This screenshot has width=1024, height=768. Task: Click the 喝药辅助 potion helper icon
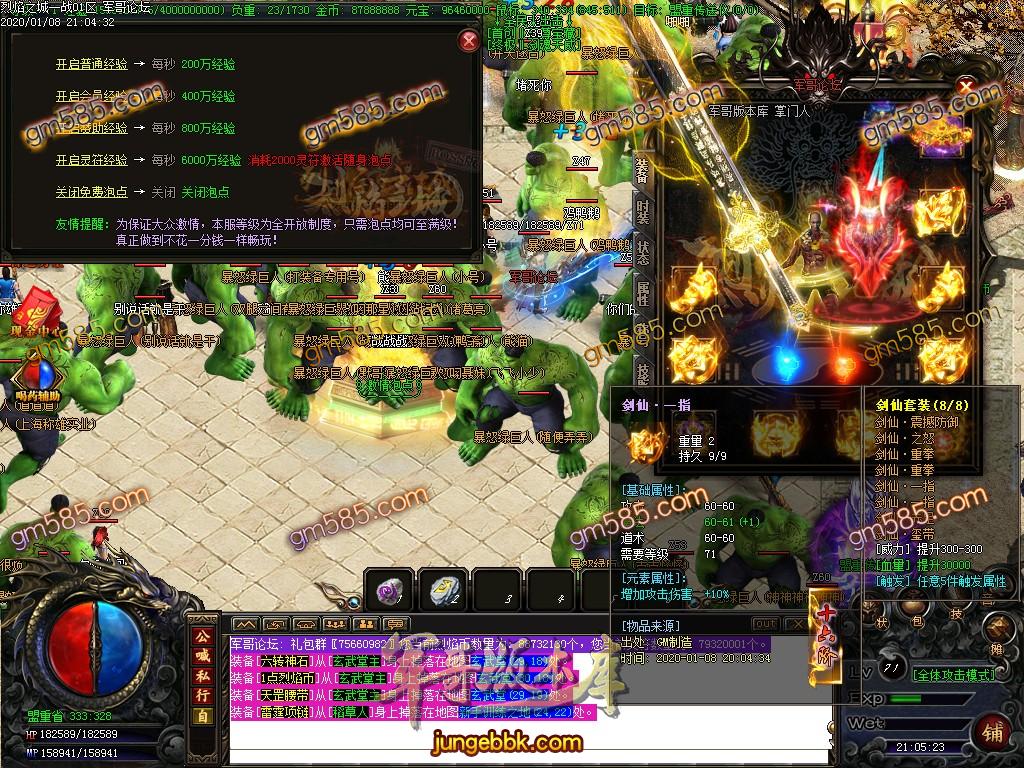point(38,379)
